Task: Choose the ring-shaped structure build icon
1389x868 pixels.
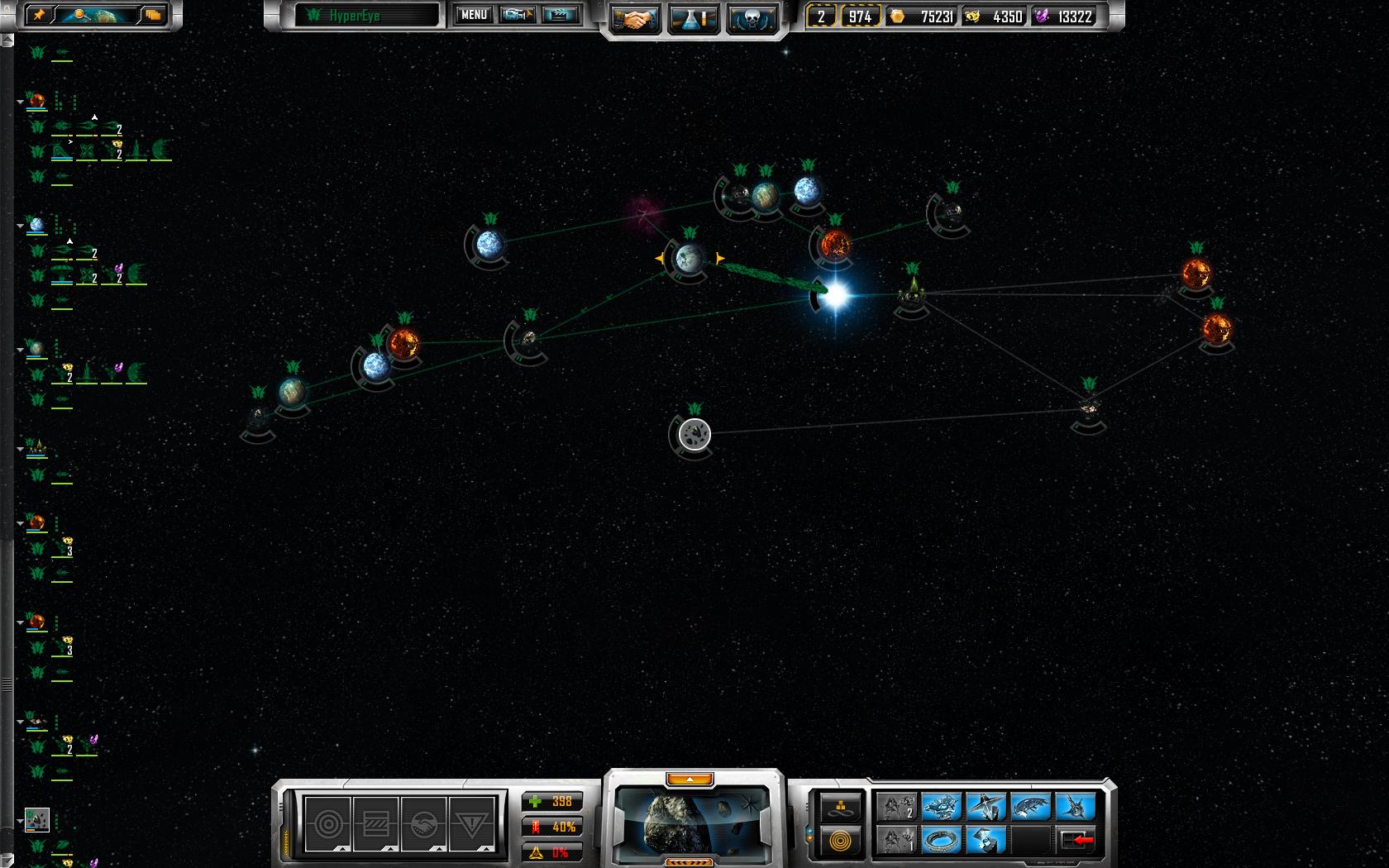Action: [x=941, y=841]
